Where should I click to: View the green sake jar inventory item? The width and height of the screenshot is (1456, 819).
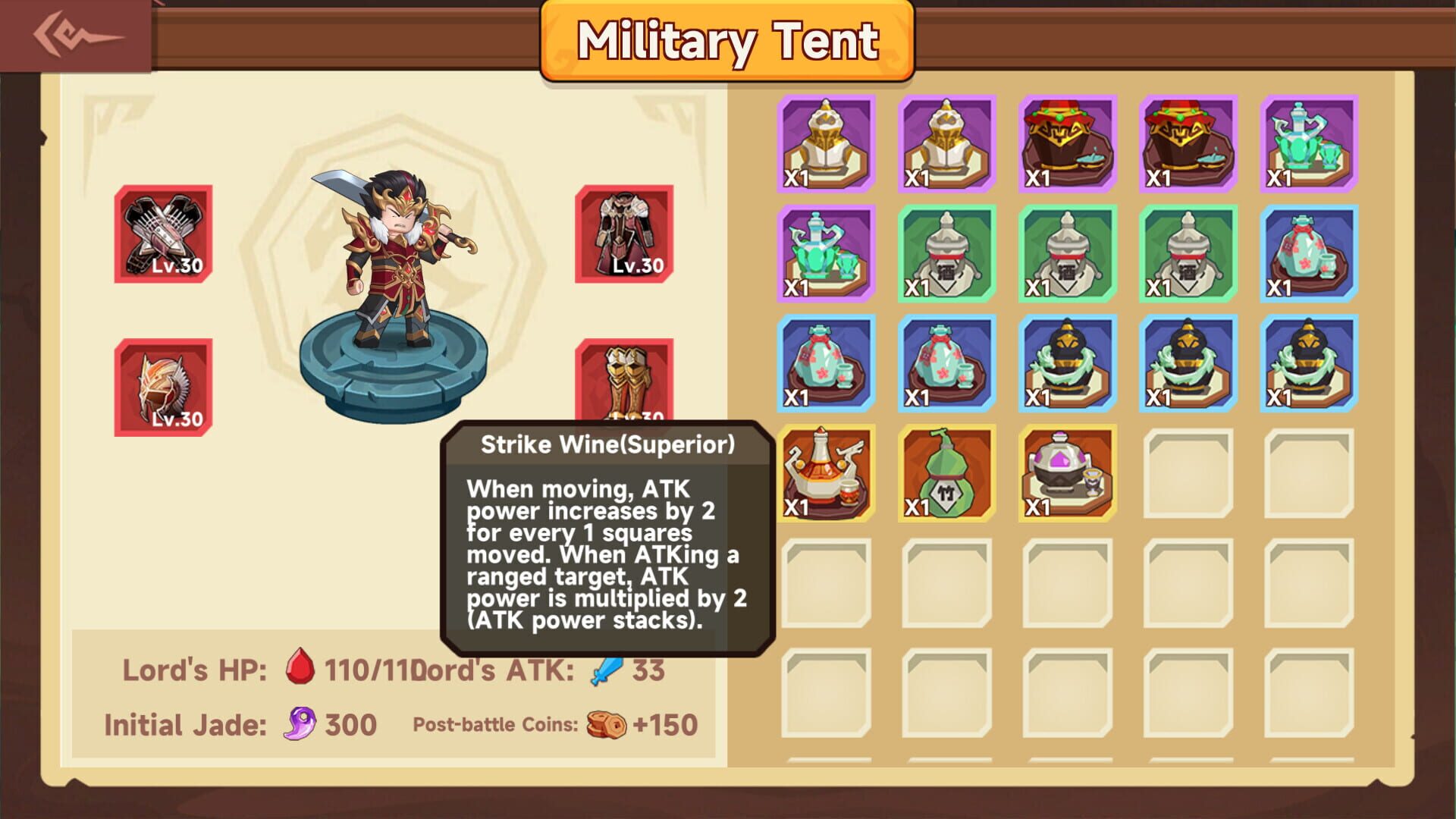[944, 254]
